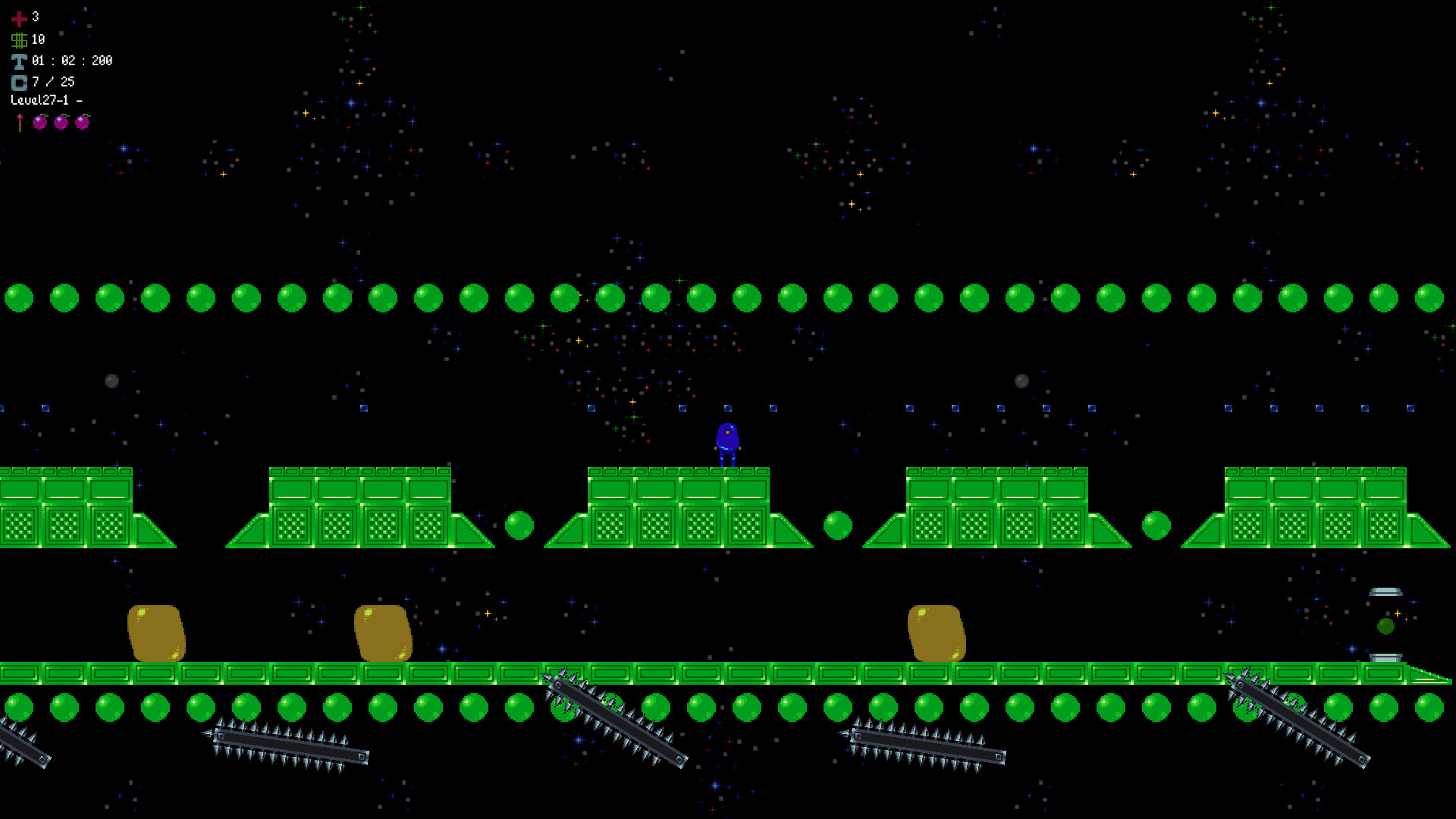Select the green dollar money icon
Screen dimensions: 1456x819
coord(20,39)
